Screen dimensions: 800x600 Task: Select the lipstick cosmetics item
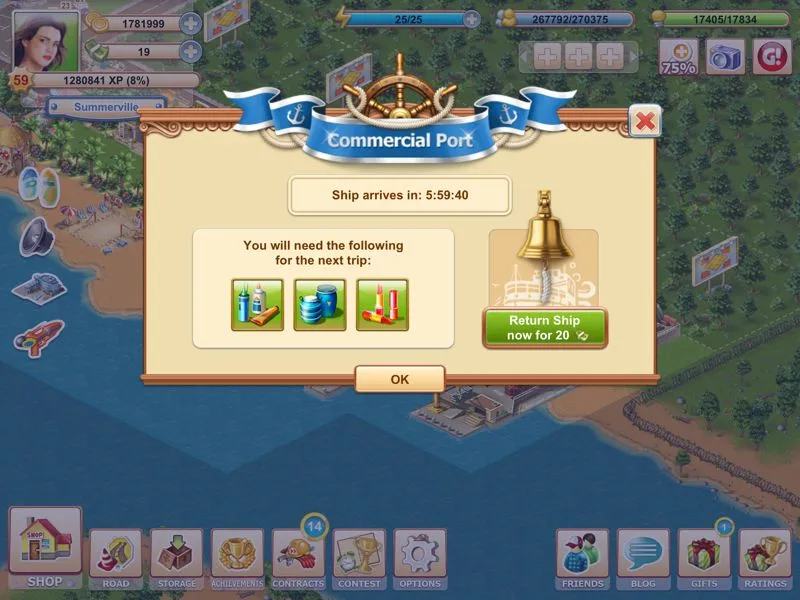[382, 305]
